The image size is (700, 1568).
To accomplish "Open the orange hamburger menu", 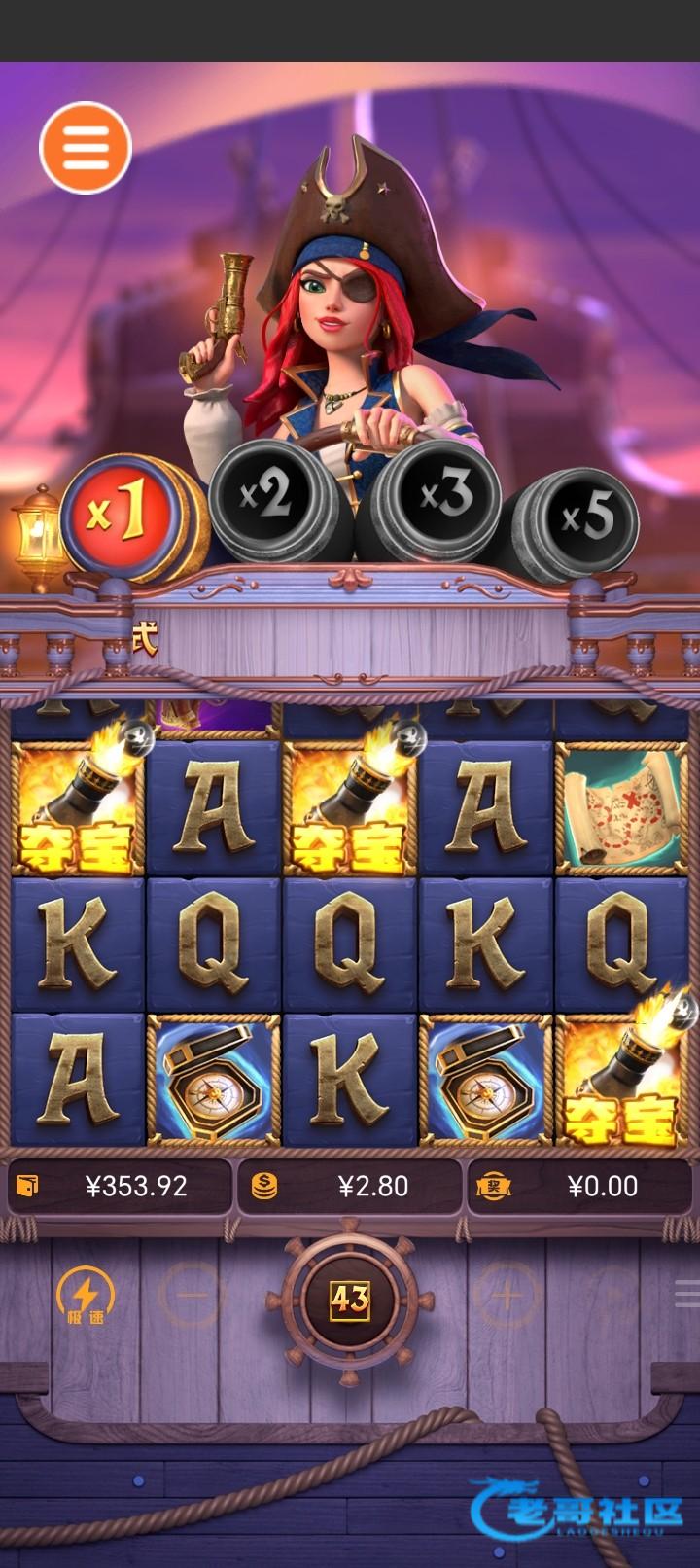I will 86,148.
